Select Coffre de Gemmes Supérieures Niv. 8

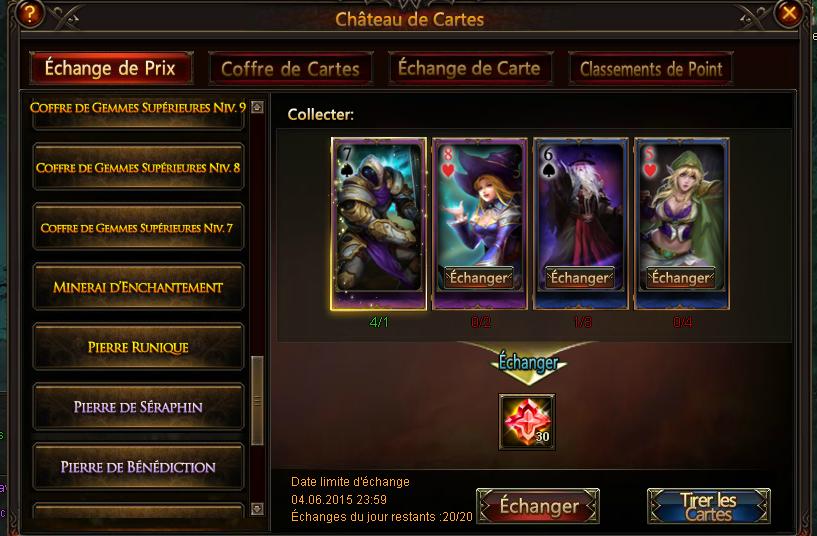pyautogui.click(x=138, y=168)
